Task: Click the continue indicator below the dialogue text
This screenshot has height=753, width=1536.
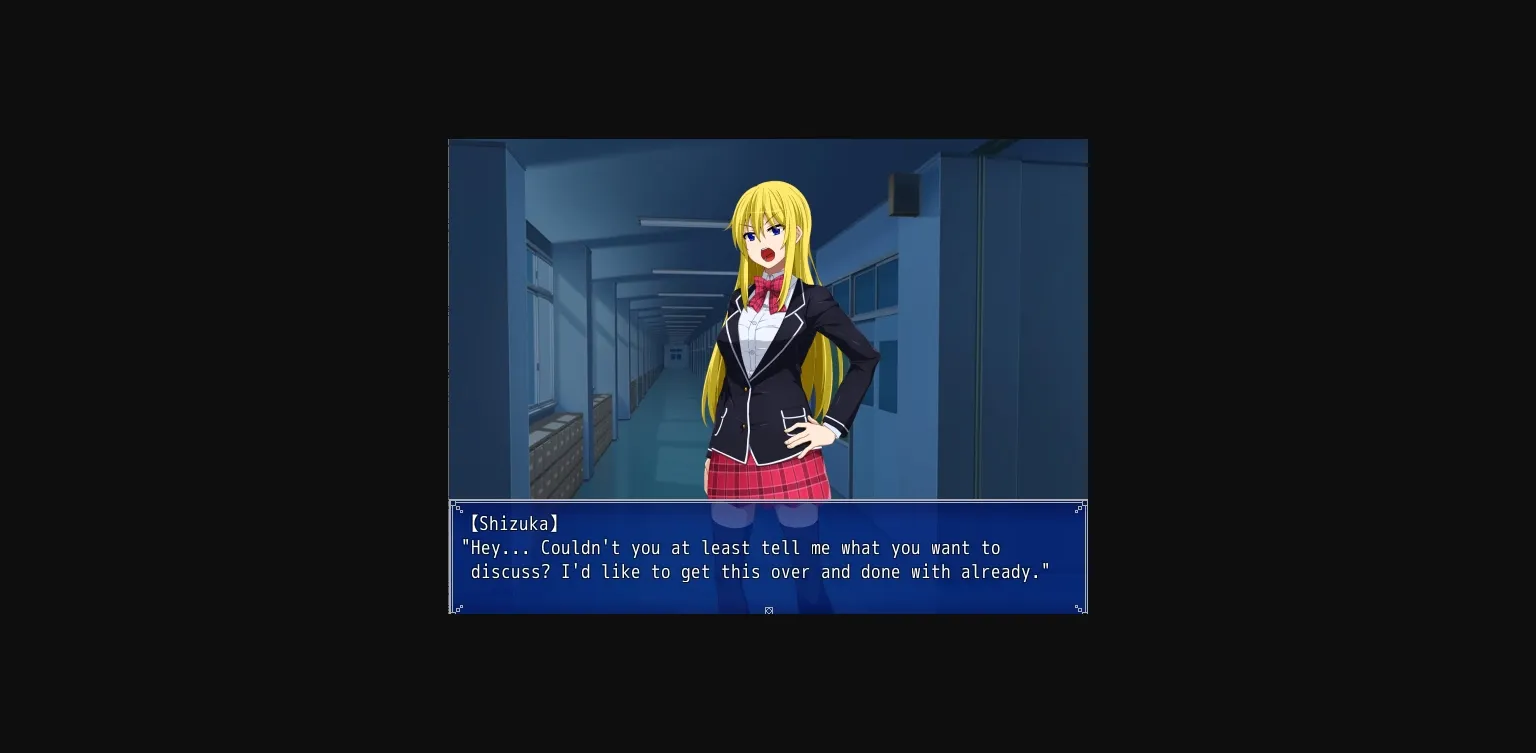Action: tap(768, 610)
